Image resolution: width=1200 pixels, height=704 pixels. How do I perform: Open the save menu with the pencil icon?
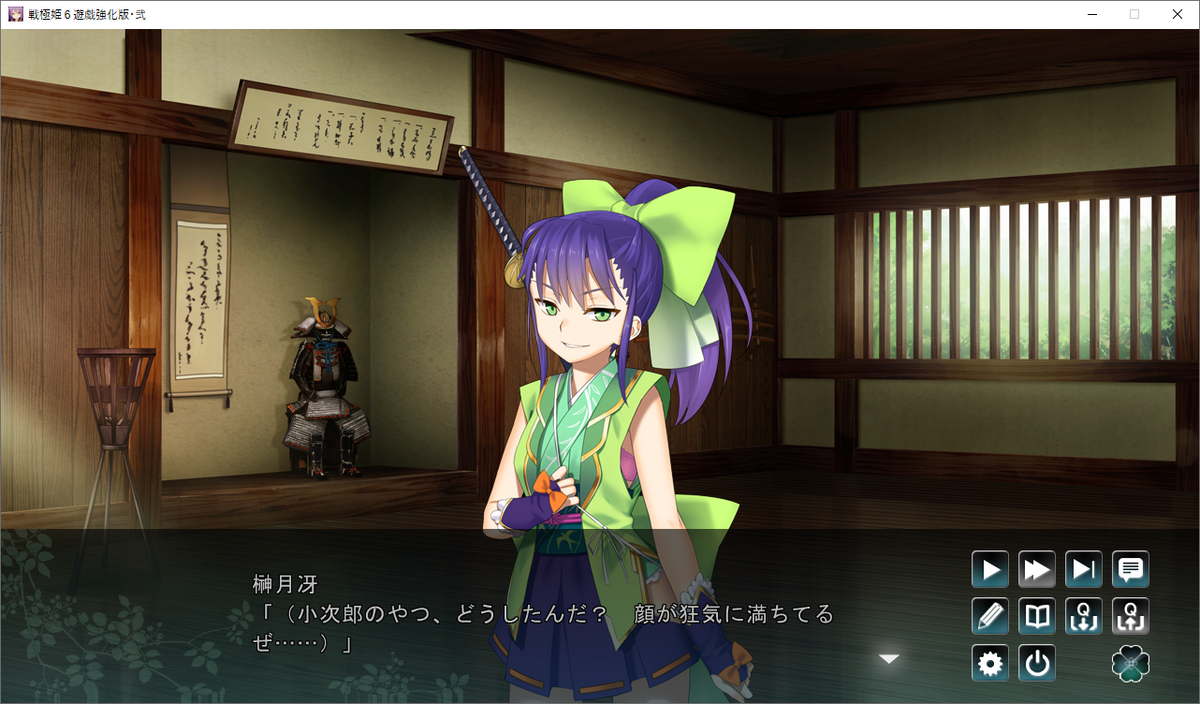[990, 616]
